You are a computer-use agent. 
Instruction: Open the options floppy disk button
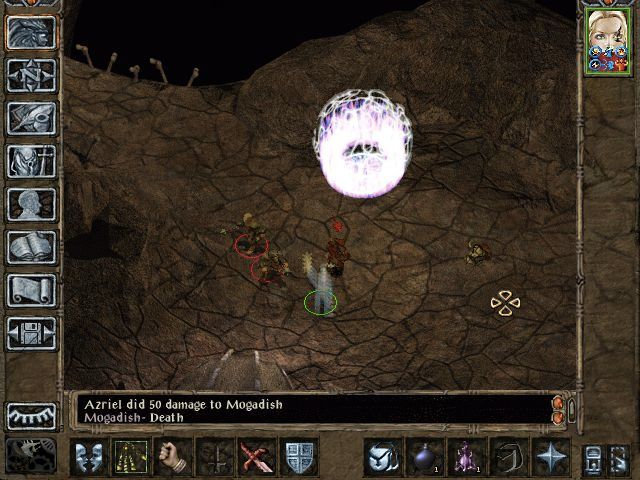coord(31,333)
